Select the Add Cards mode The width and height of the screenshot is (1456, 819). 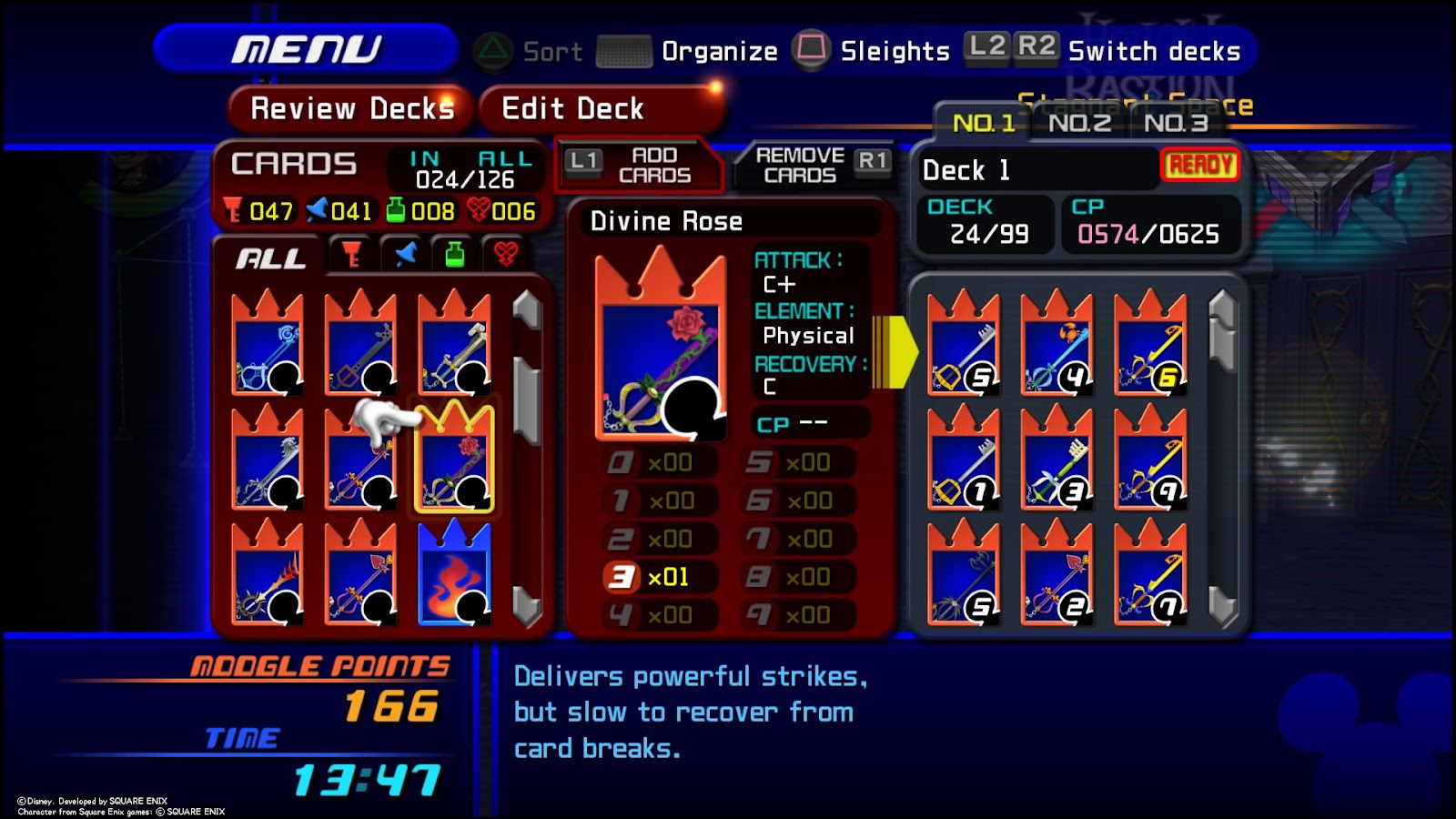tap(641, 166)
